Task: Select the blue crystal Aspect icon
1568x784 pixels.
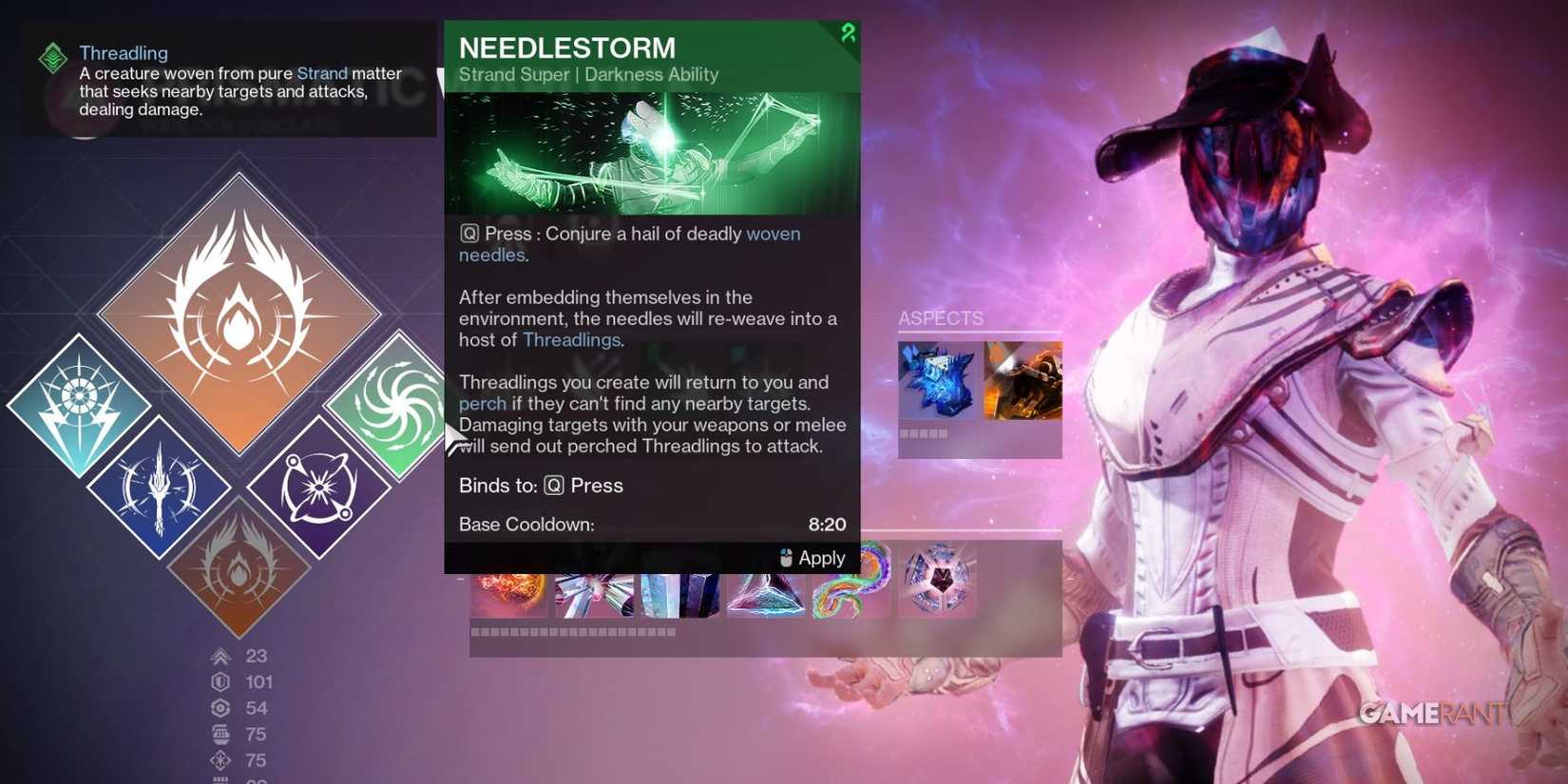Action: coord(936,380)
